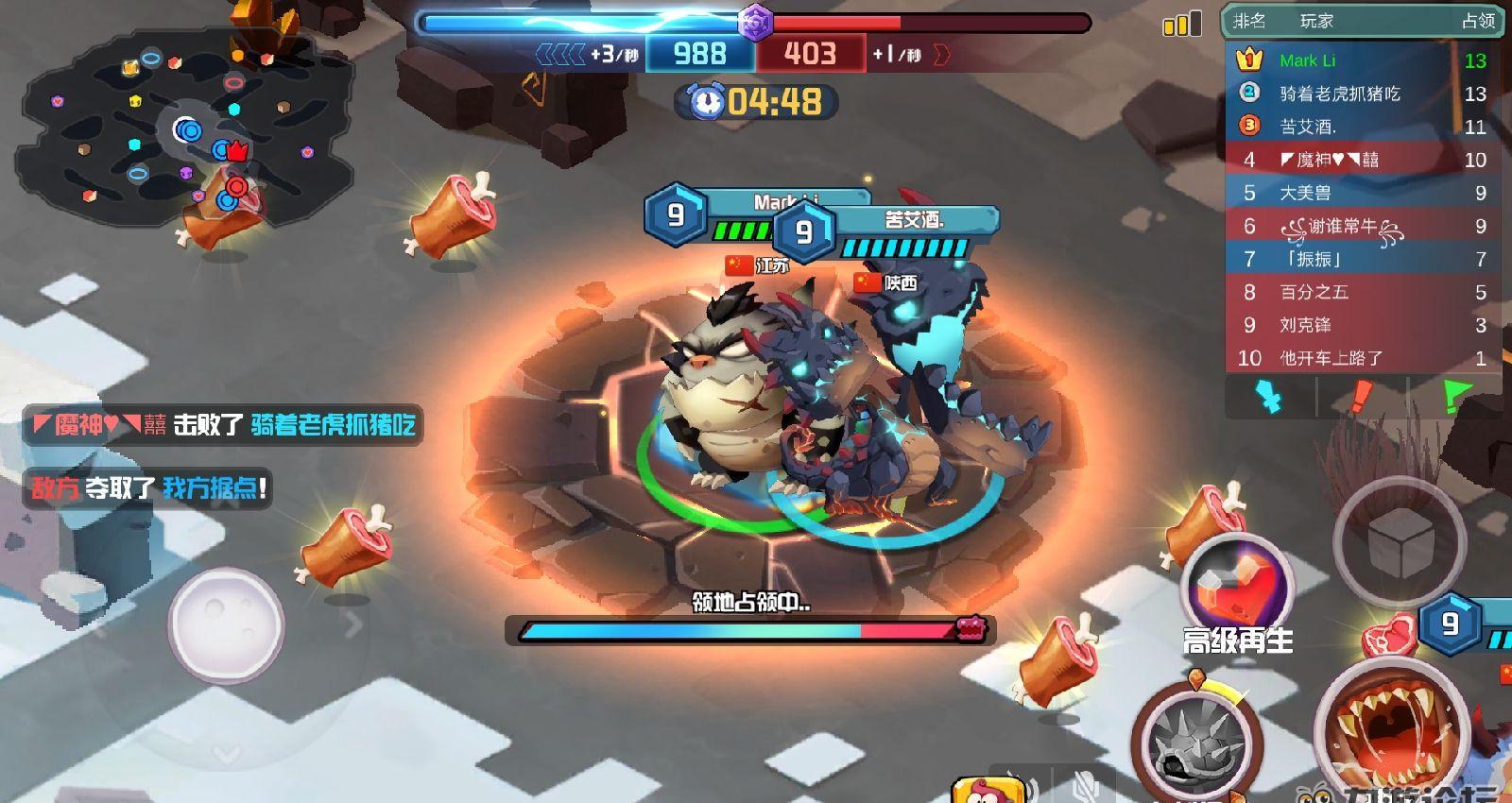Send the red exclamation warning signal

click(x=1361, y=397)
